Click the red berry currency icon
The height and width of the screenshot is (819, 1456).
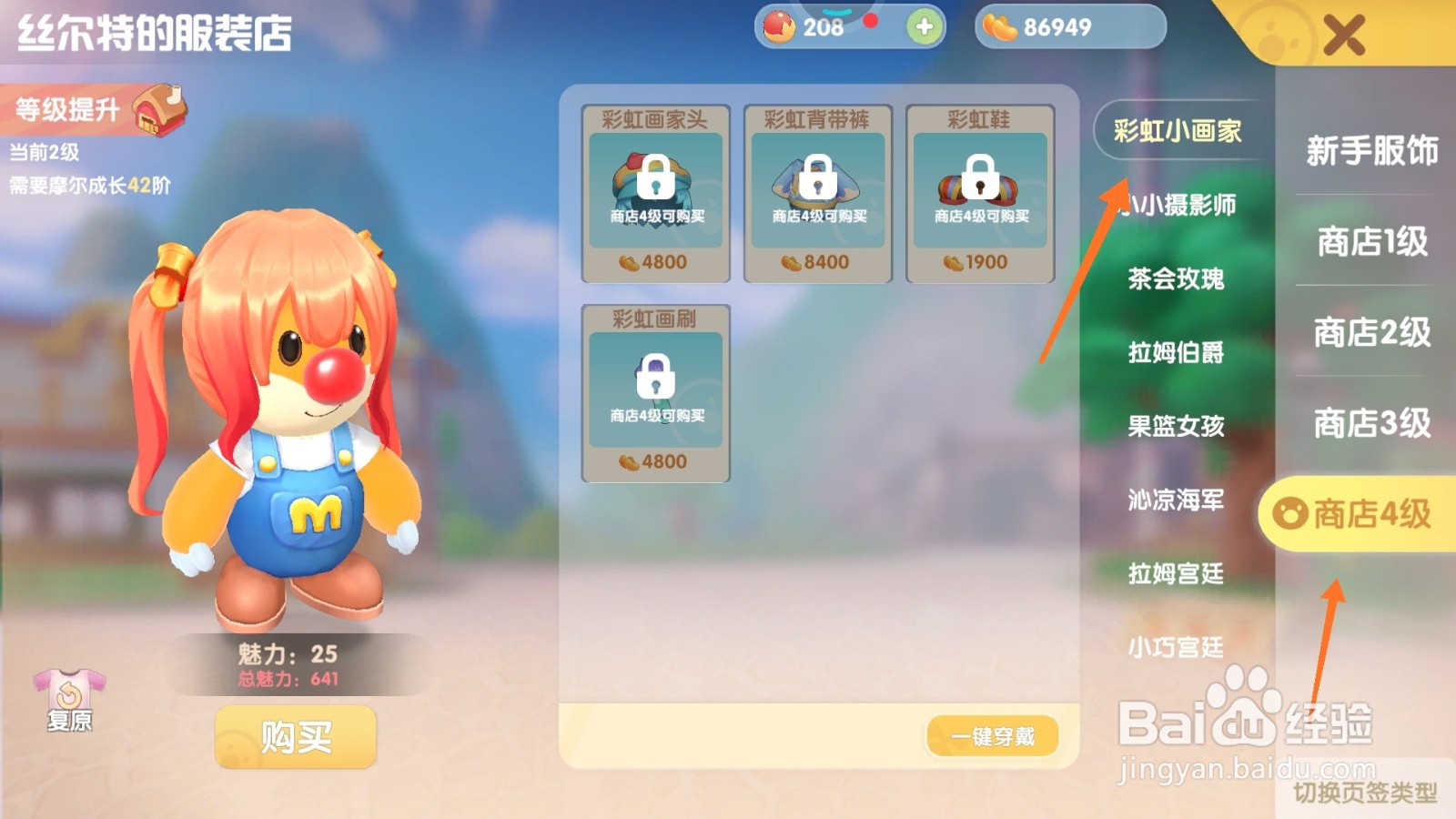pyautogui.click(x=779, y=27)
